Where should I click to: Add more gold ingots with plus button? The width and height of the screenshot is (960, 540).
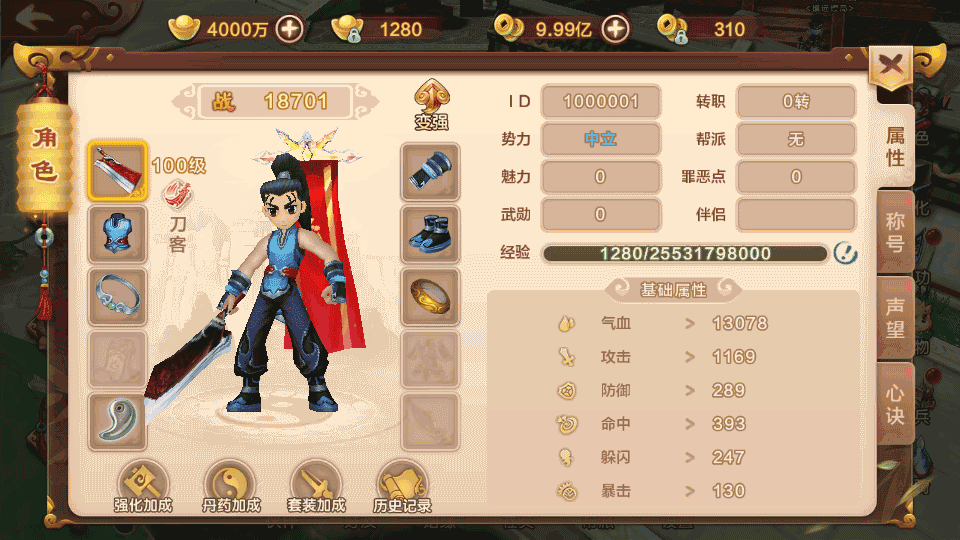tap(290, 28)
